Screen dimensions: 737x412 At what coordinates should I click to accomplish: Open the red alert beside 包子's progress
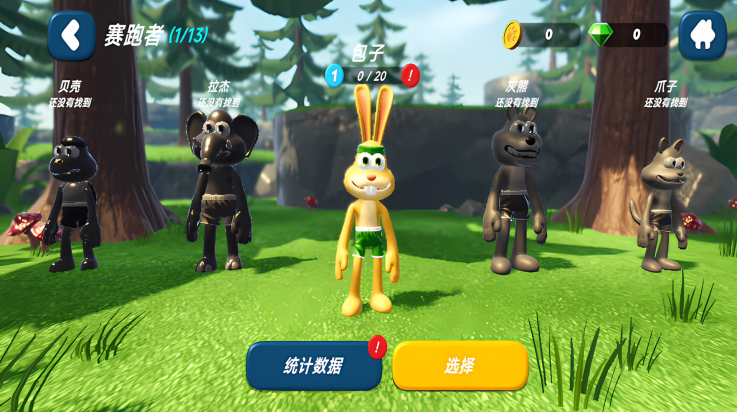pyautogui.click(x=410, y=75)
